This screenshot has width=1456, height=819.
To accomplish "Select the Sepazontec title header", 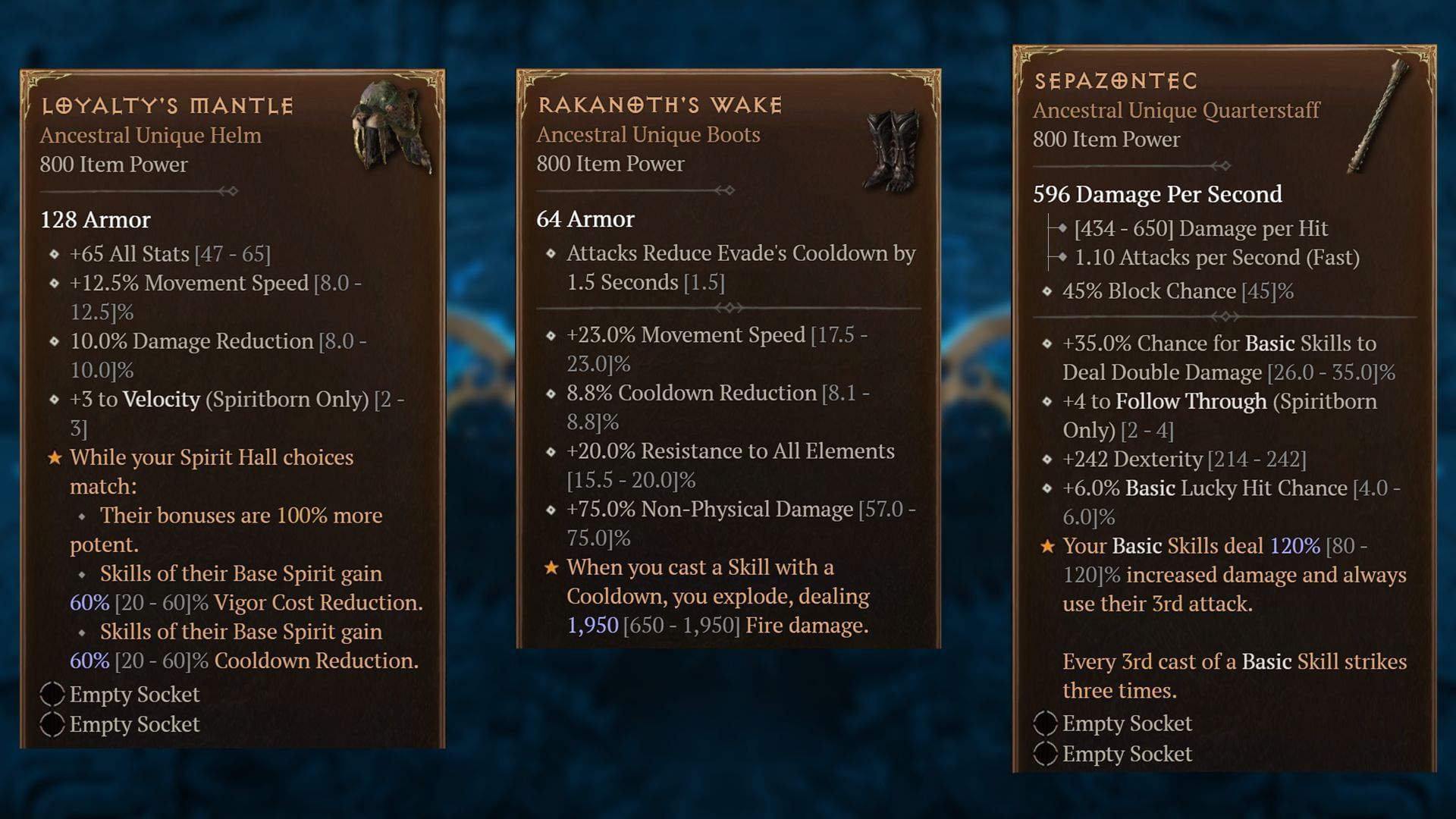I will (x=1115, y=82).
